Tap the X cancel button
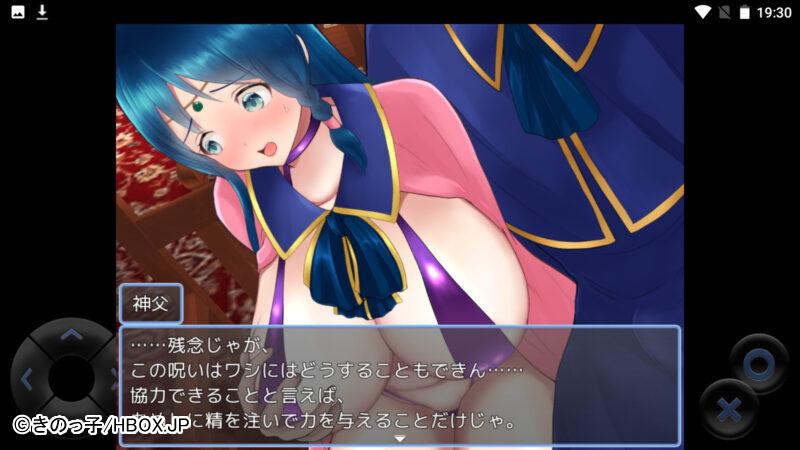The image size is (800, 450). [730, 409]
